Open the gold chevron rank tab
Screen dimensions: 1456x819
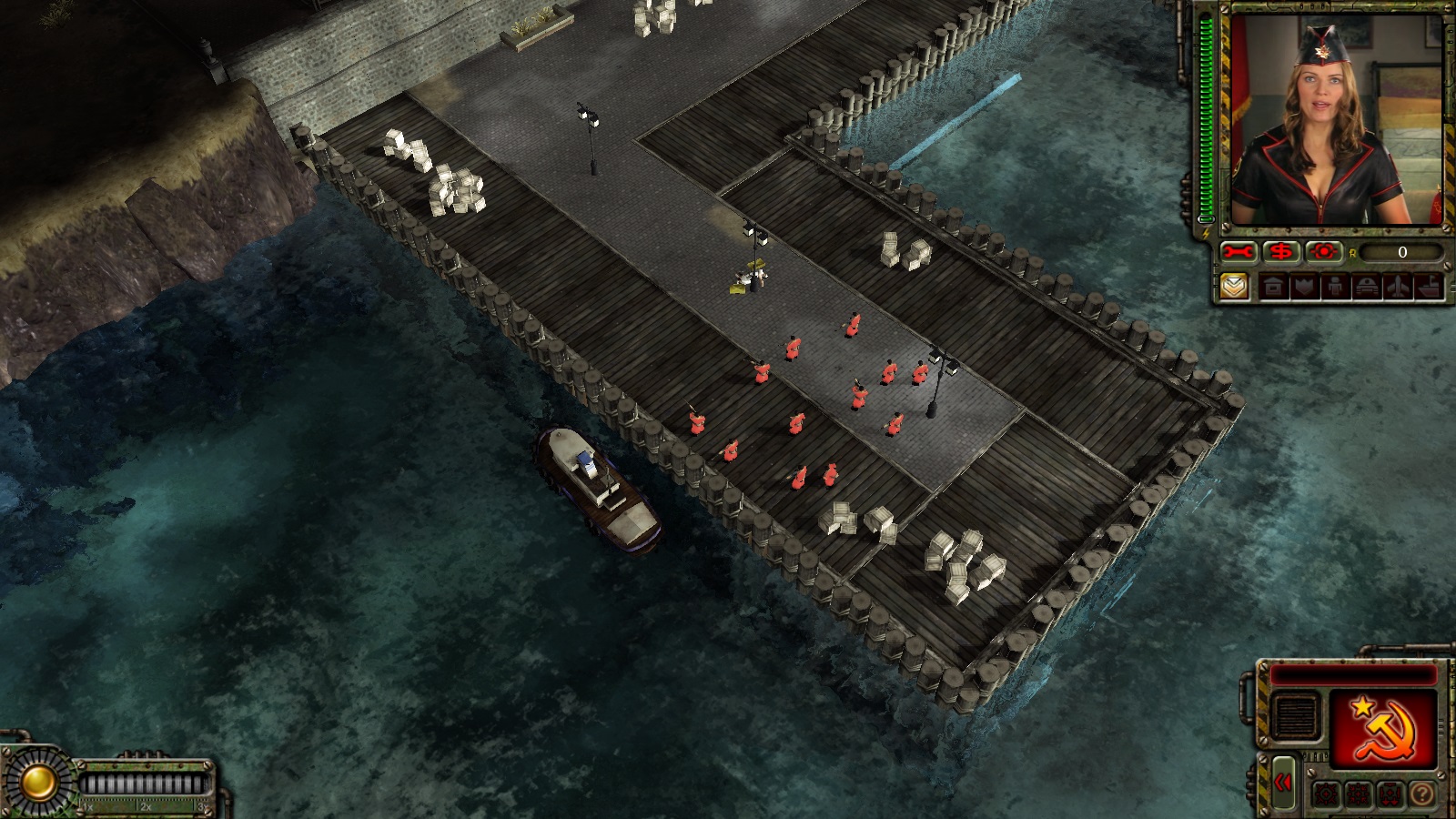[1233, 288]
